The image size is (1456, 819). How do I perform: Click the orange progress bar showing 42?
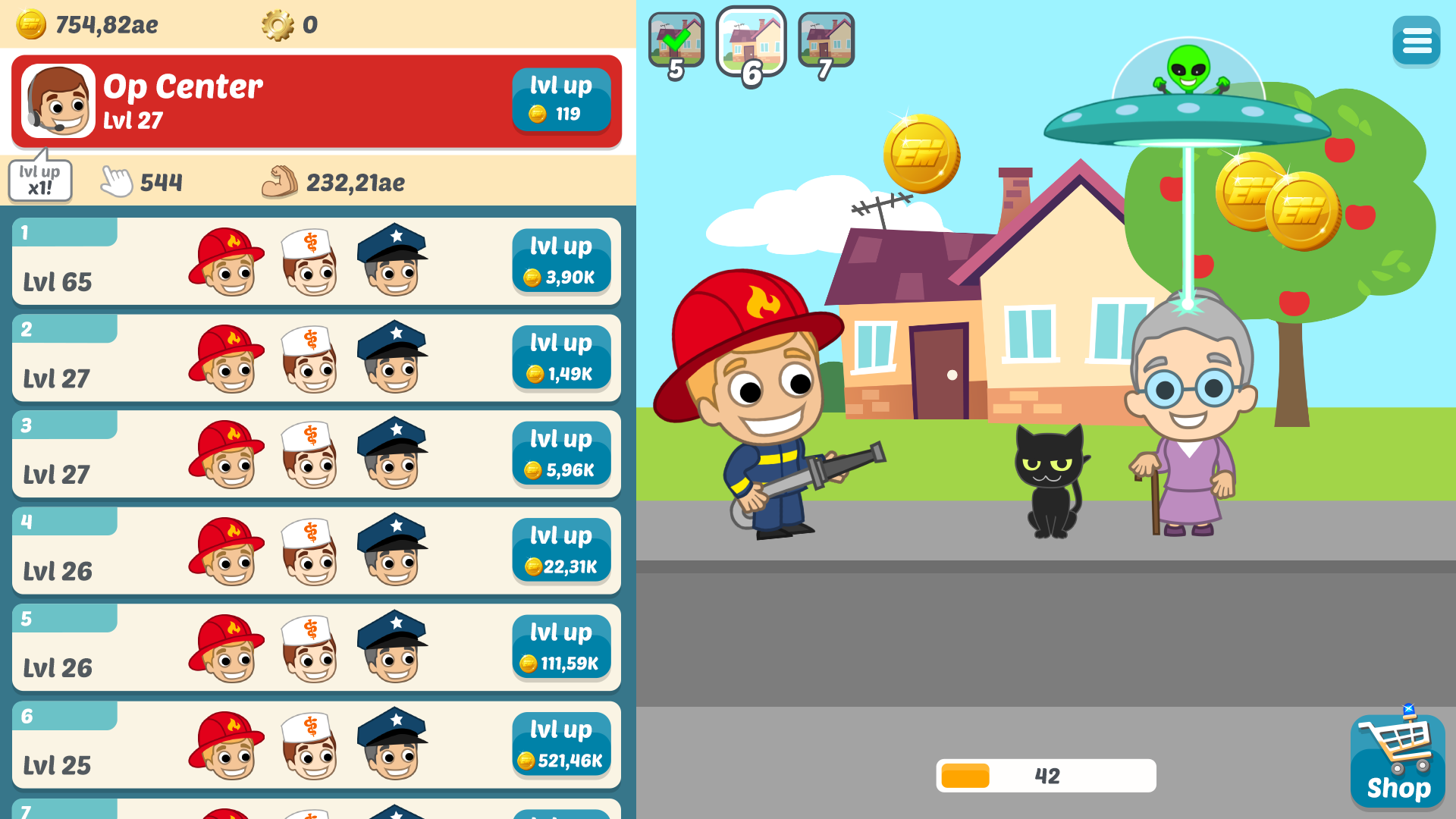point(1046,775)
